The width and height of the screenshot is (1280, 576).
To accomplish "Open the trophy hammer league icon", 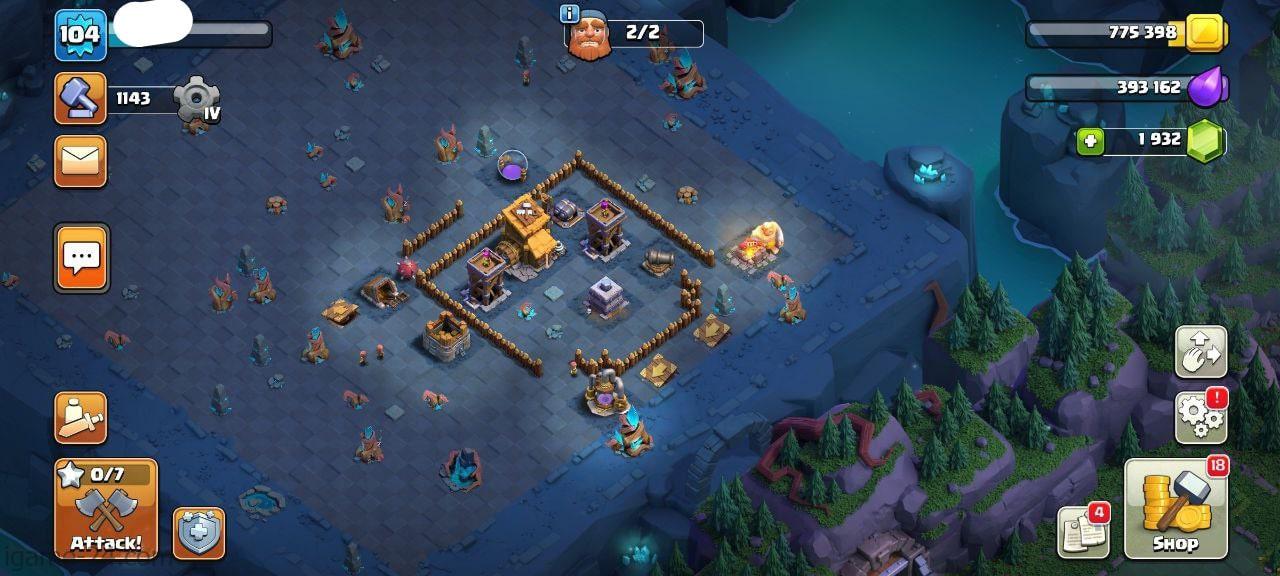I will point(80,98).
